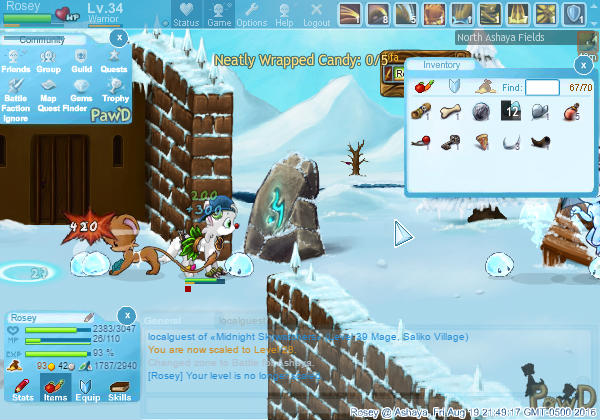Click the inventory Find search box
The width and height of the screenshot is (600, 420).
542,88
